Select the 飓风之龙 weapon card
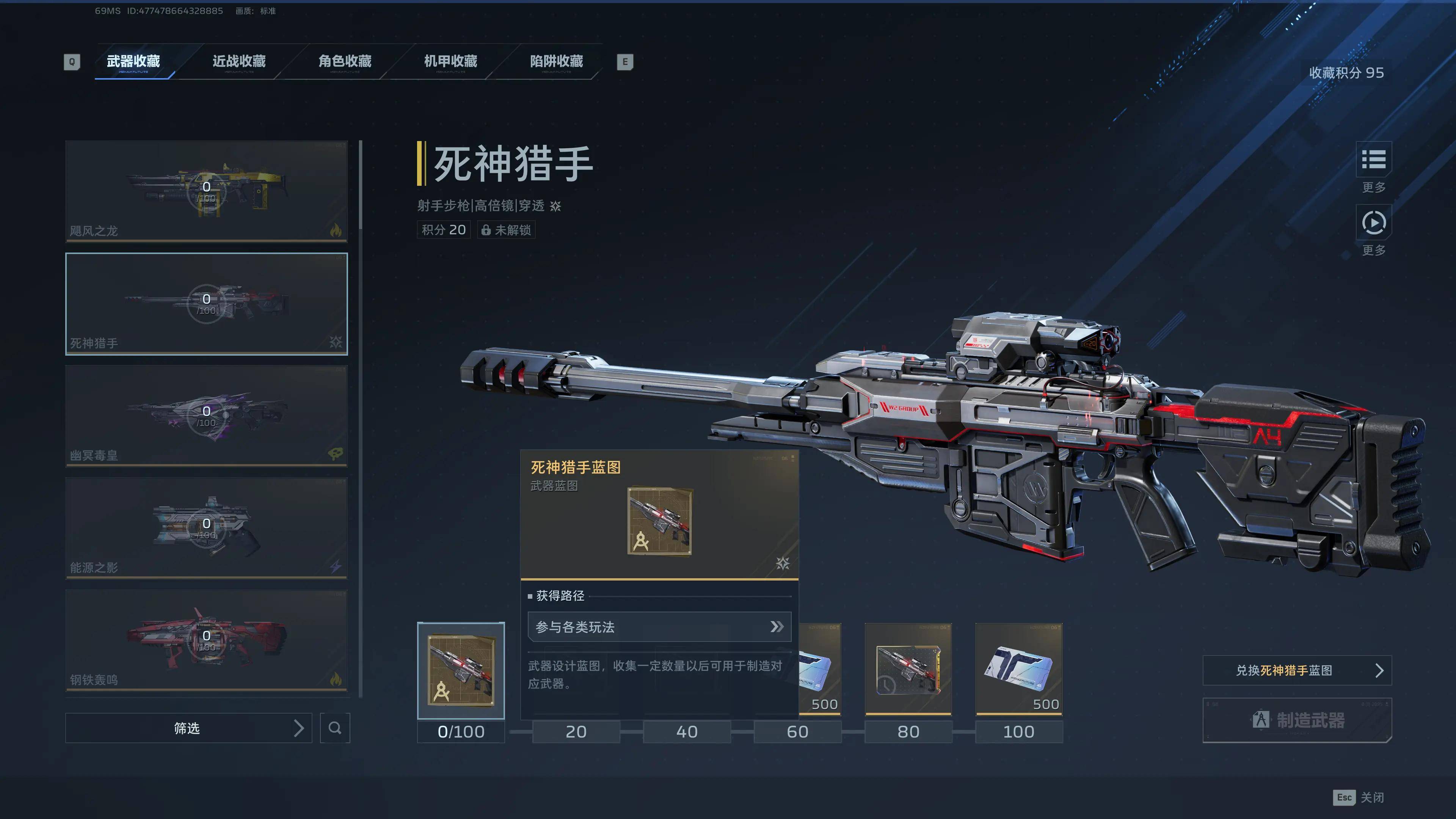This screenshot has width=1456, height=819. pyautogui.click(x=206, y=191)
